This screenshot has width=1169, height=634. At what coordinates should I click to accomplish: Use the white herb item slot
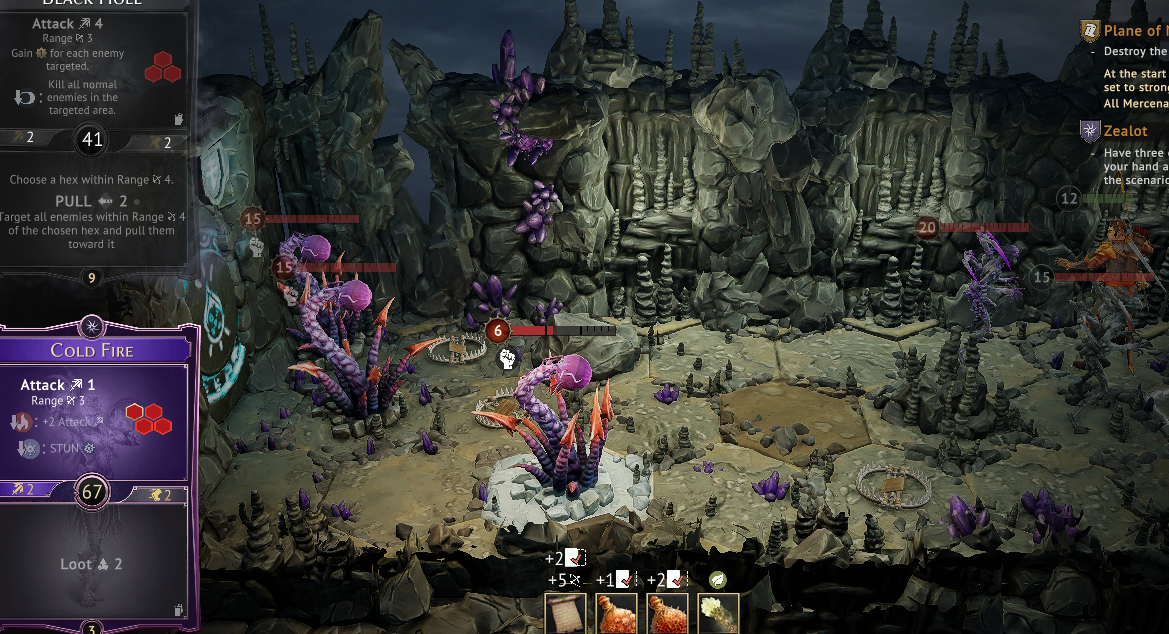[x=718, y=613]
